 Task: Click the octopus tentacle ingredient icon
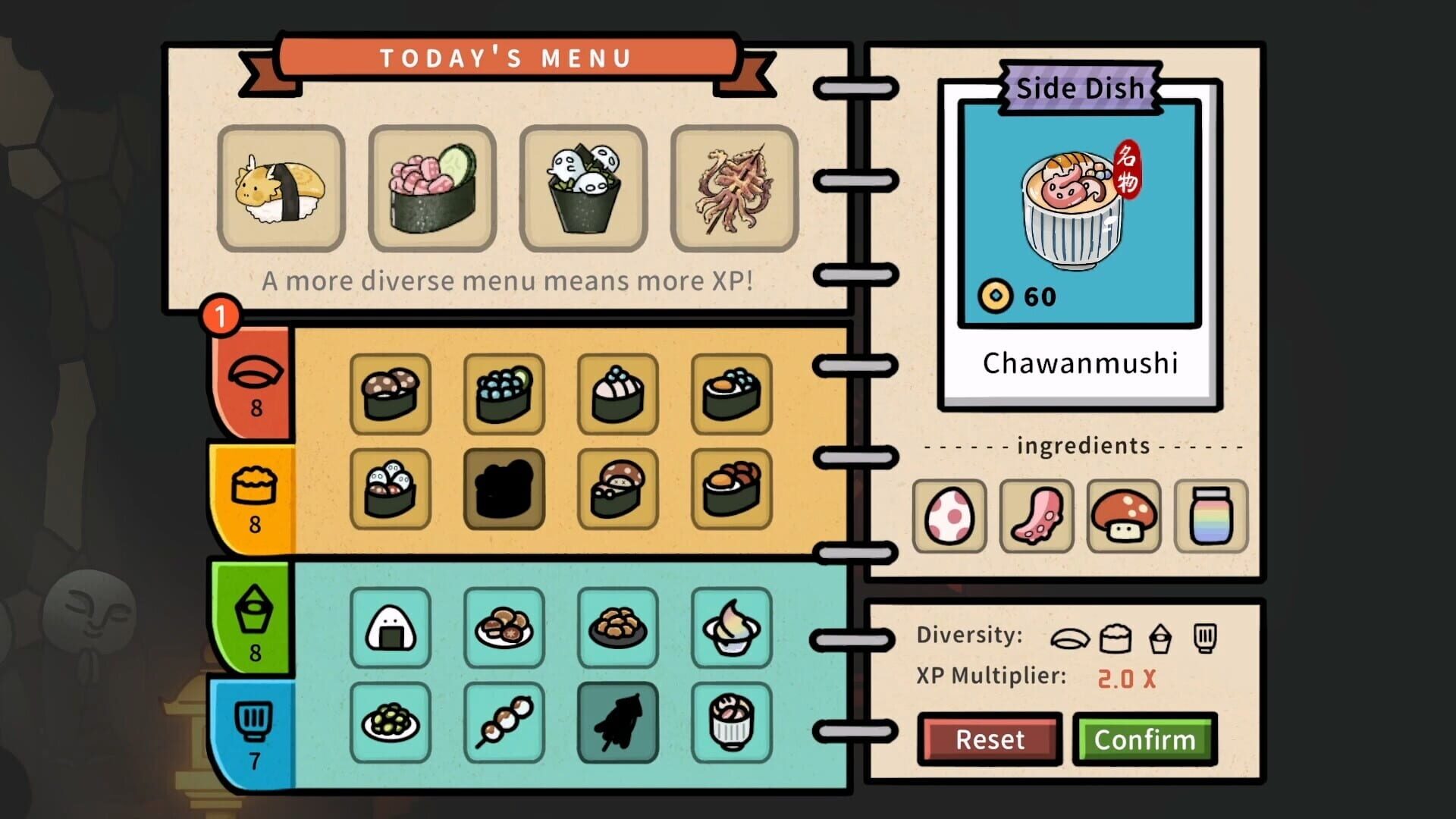(x=1037, y=516)
